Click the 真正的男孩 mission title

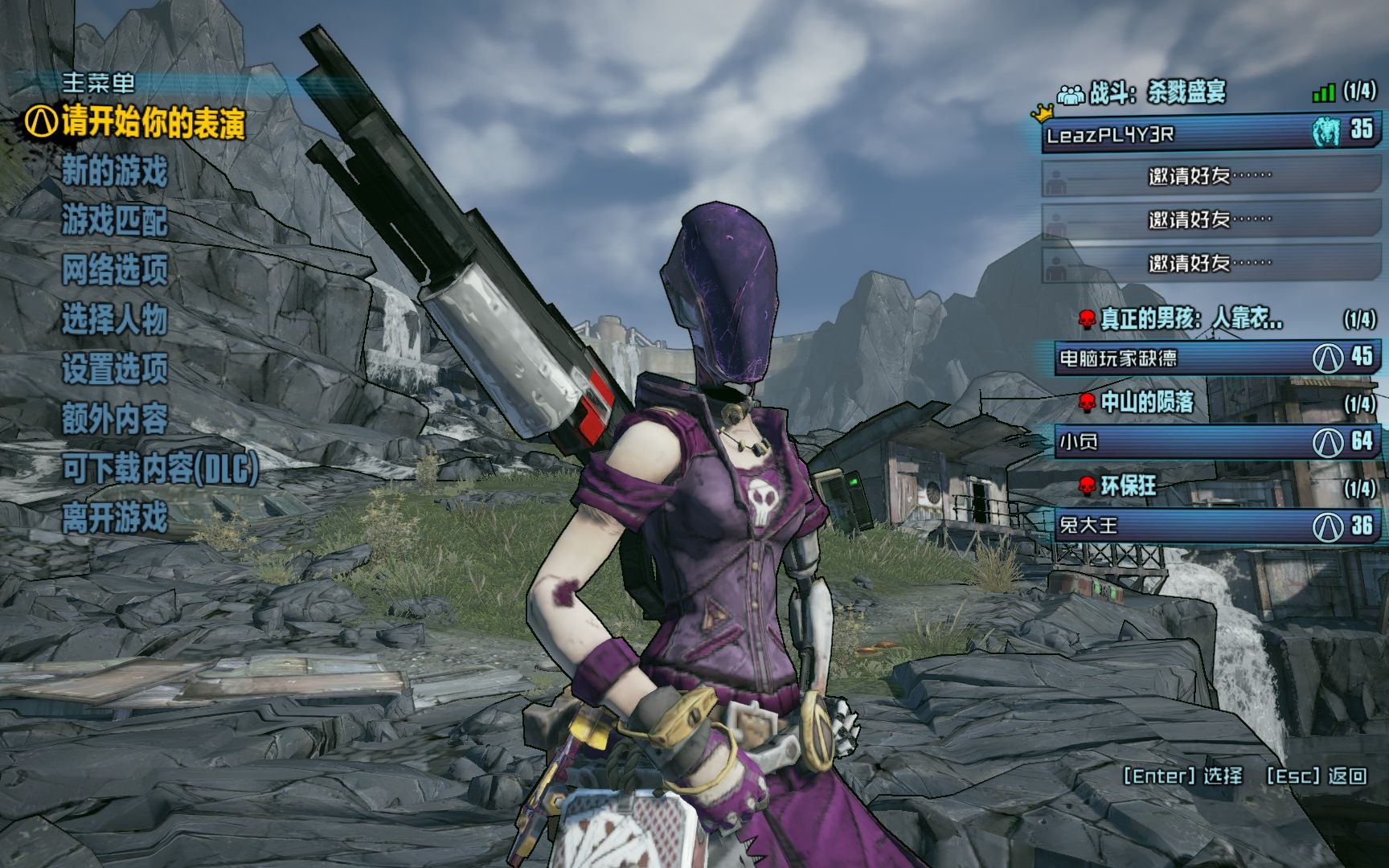1191,319
